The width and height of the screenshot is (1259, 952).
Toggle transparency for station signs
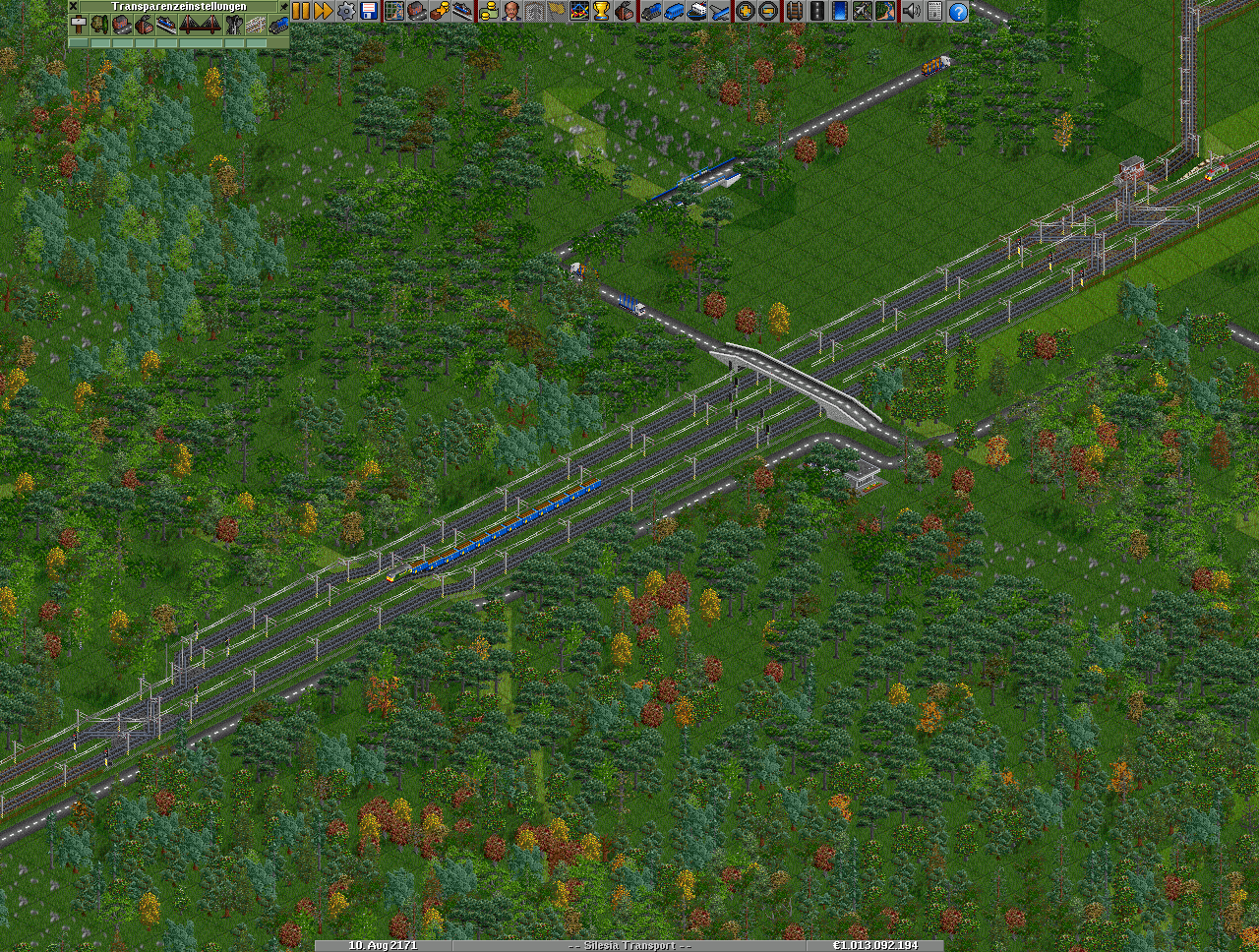pos(79,25)
